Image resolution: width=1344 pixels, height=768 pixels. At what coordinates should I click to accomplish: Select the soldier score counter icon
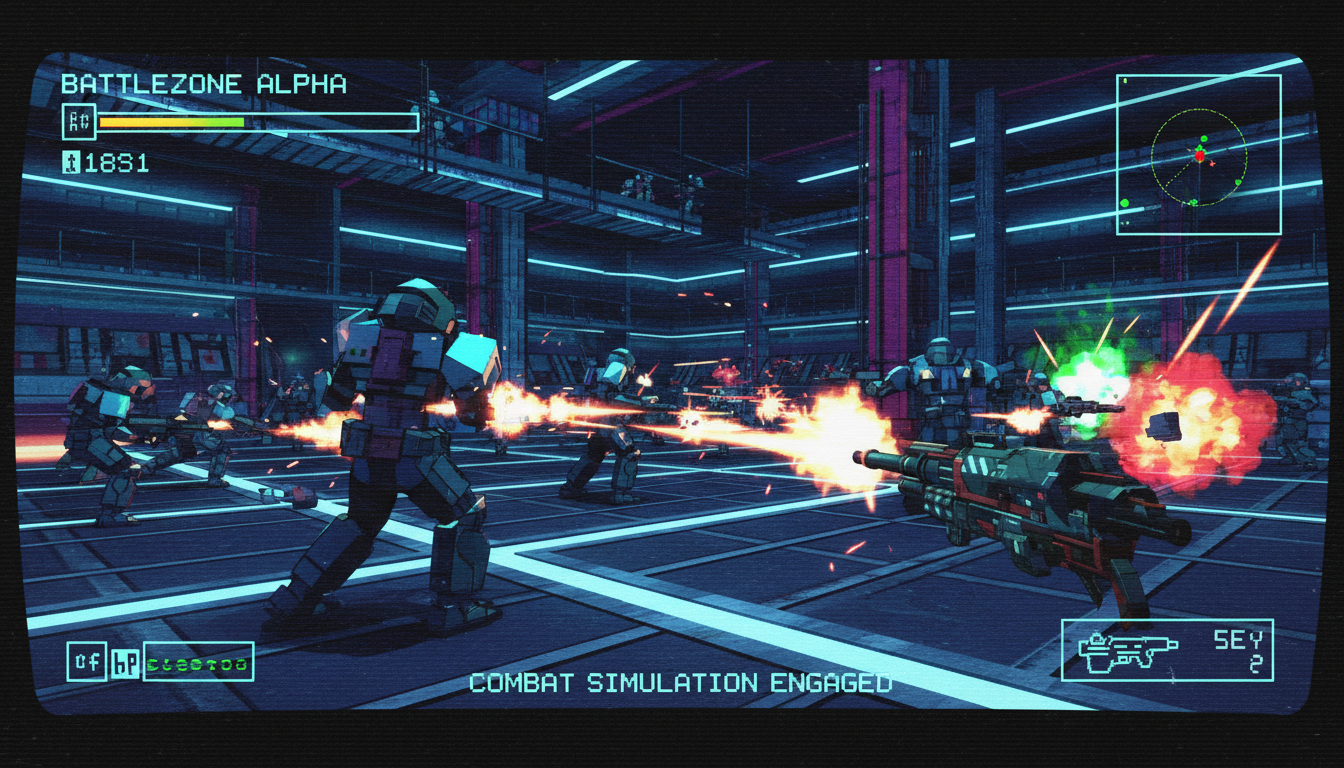(72, 161)
